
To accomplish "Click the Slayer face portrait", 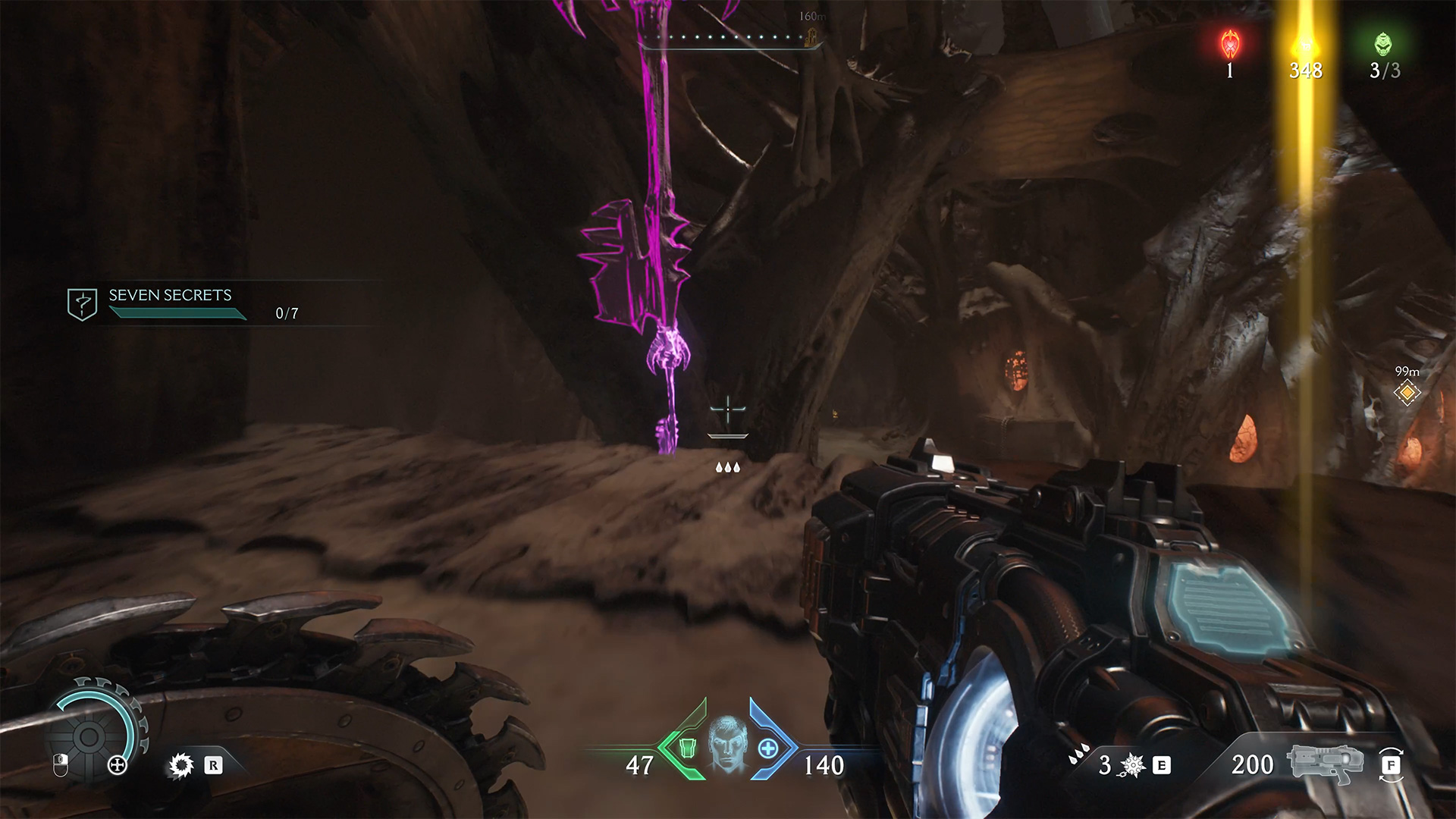I will tap(728, 745).
